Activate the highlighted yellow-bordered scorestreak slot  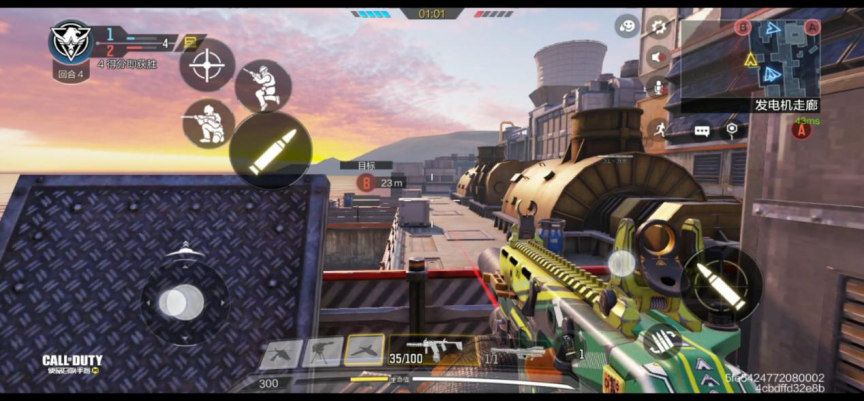coord(364,349)
